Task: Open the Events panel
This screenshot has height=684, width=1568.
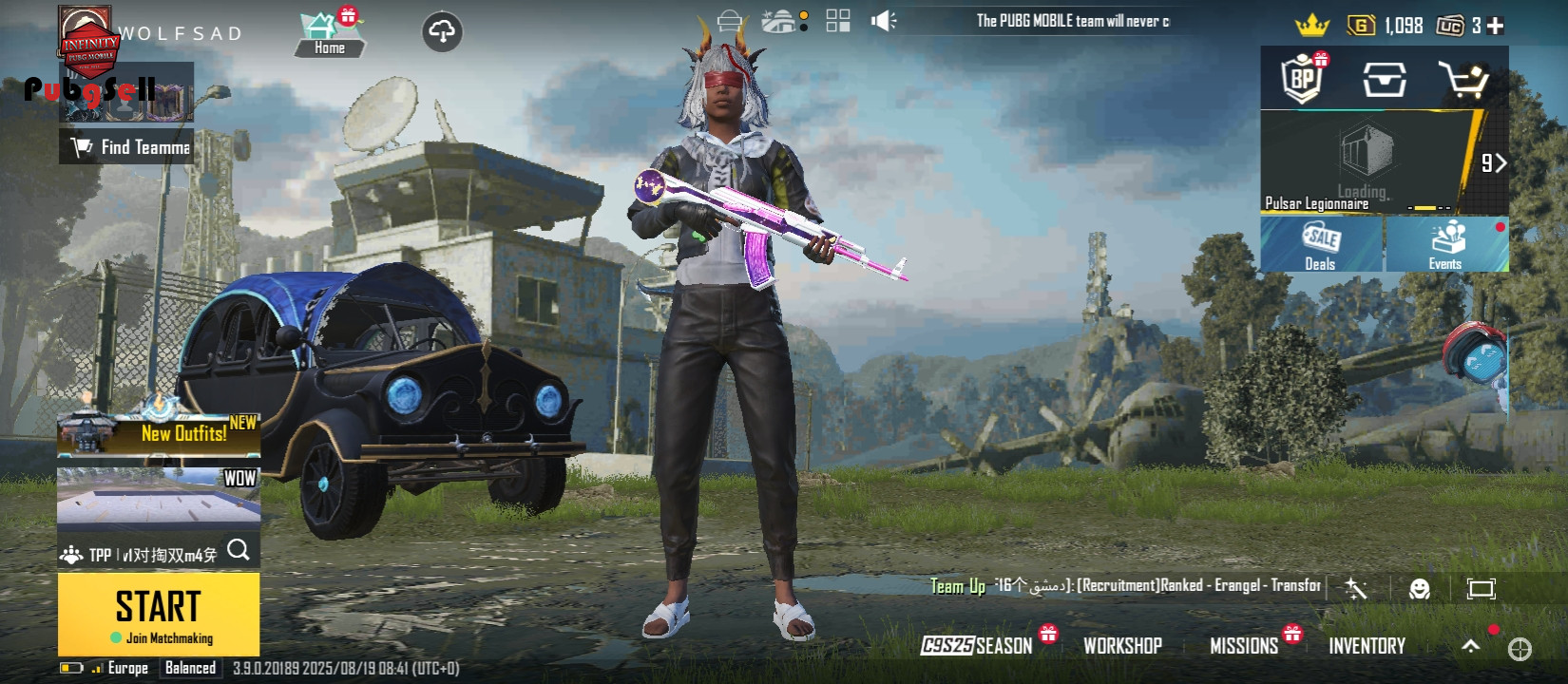Action: pos(1446,245)
